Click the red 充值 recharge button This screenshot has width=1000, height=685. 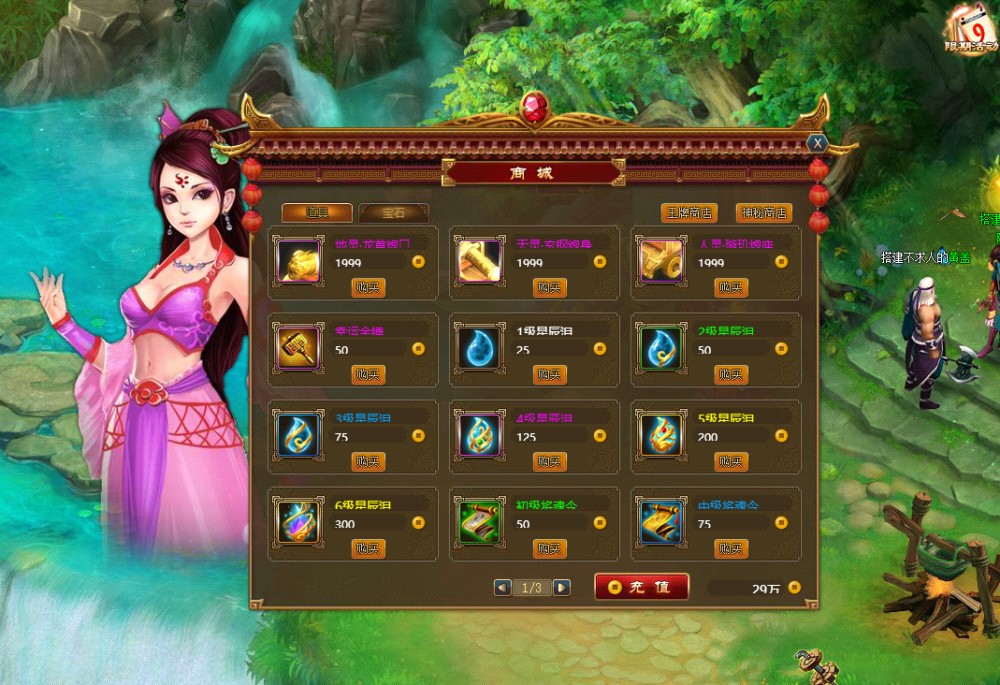[641, 587]
